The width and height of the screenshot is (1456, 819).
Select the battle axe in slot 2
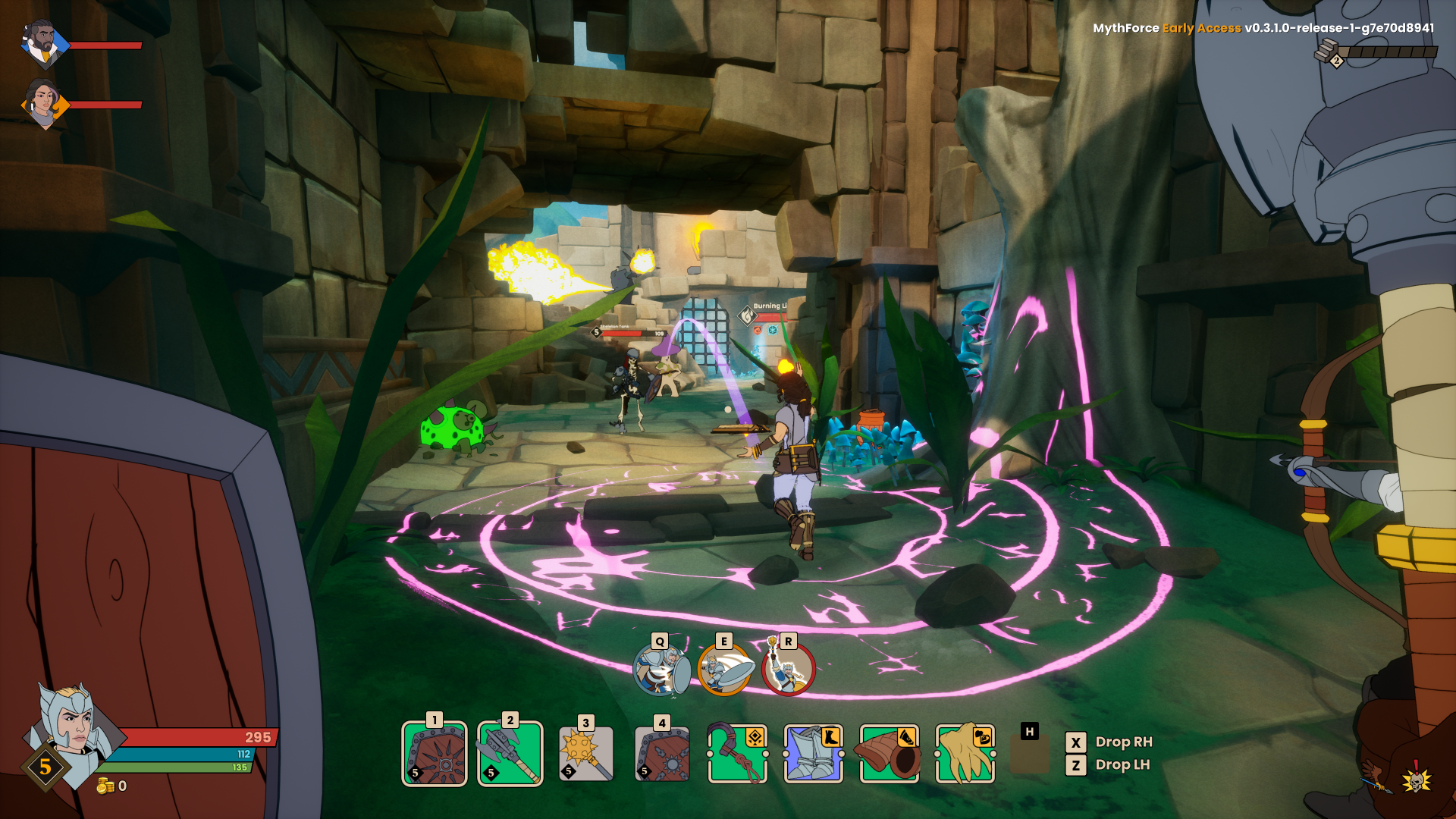pos(510,754)
